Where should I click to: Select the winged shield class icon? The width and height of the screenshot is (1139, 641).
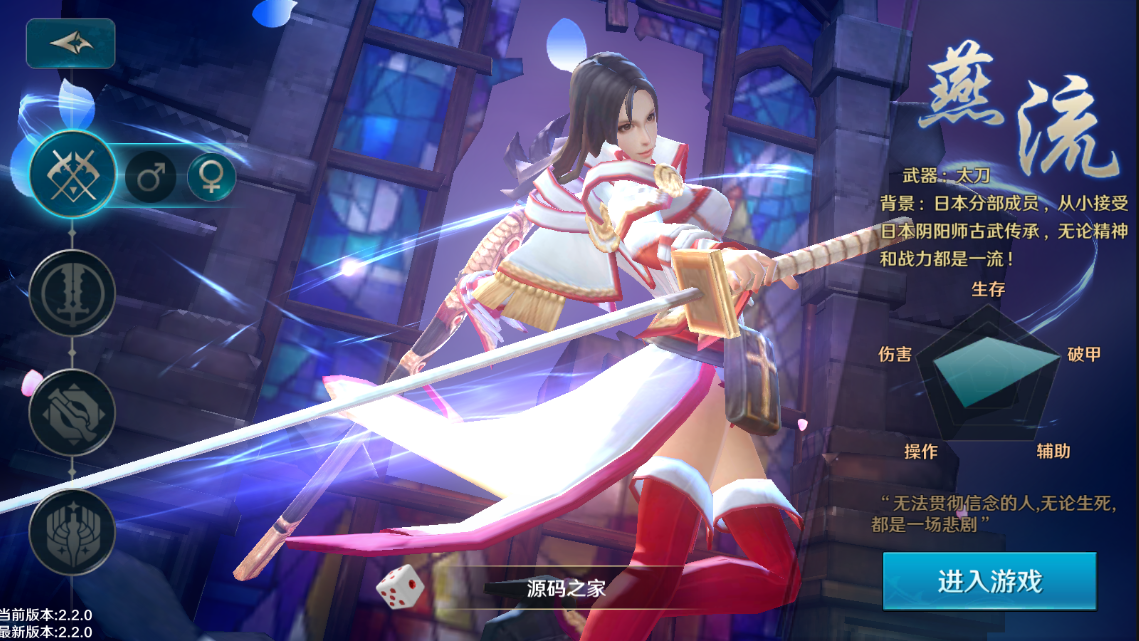(x=72, y=532)
